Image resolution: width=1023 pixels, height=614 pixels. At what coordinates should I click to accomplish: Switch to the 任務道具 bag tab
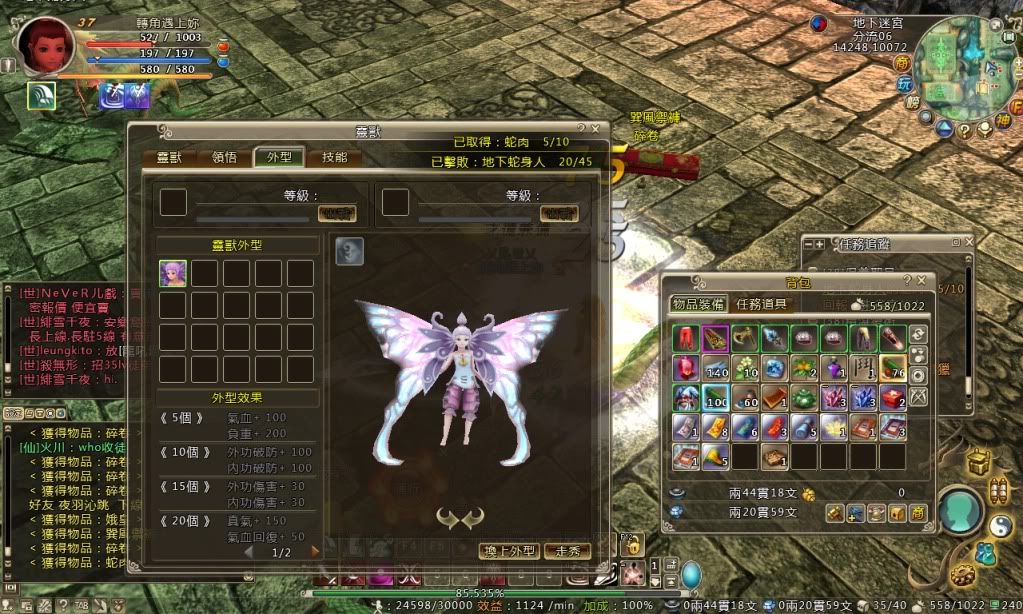tap(761, 304)
